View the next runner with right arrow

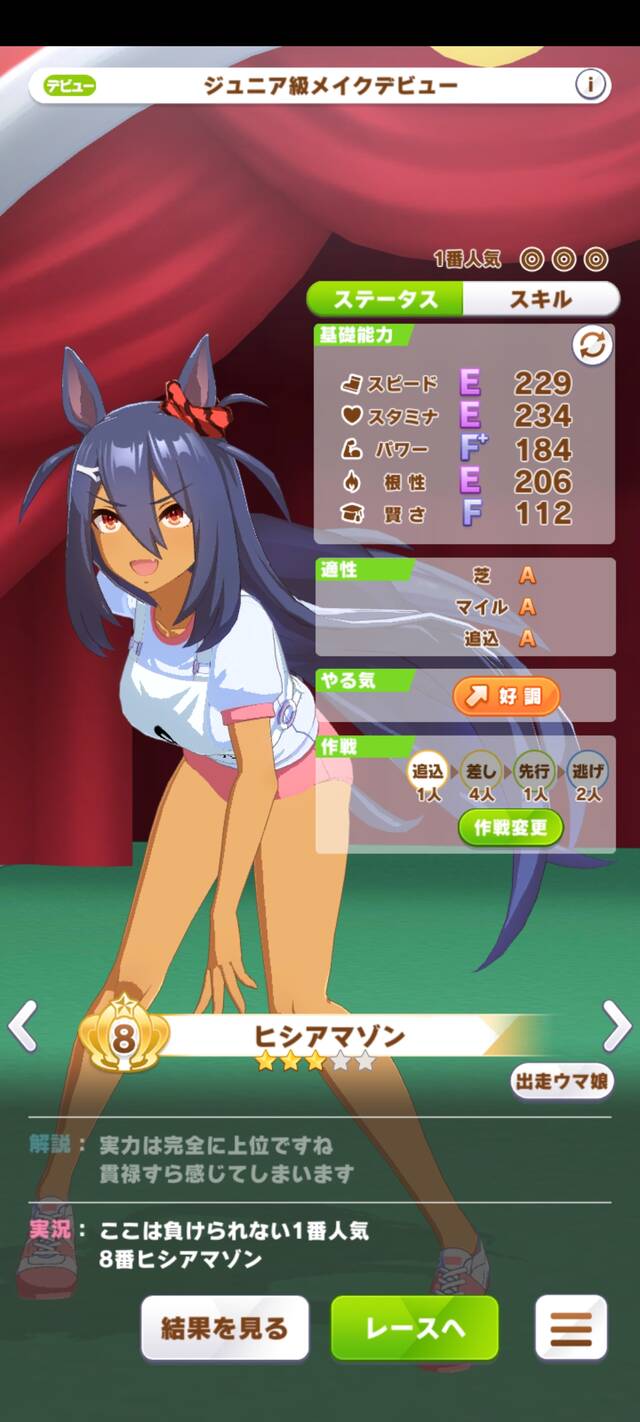(x=617, y=1025)
